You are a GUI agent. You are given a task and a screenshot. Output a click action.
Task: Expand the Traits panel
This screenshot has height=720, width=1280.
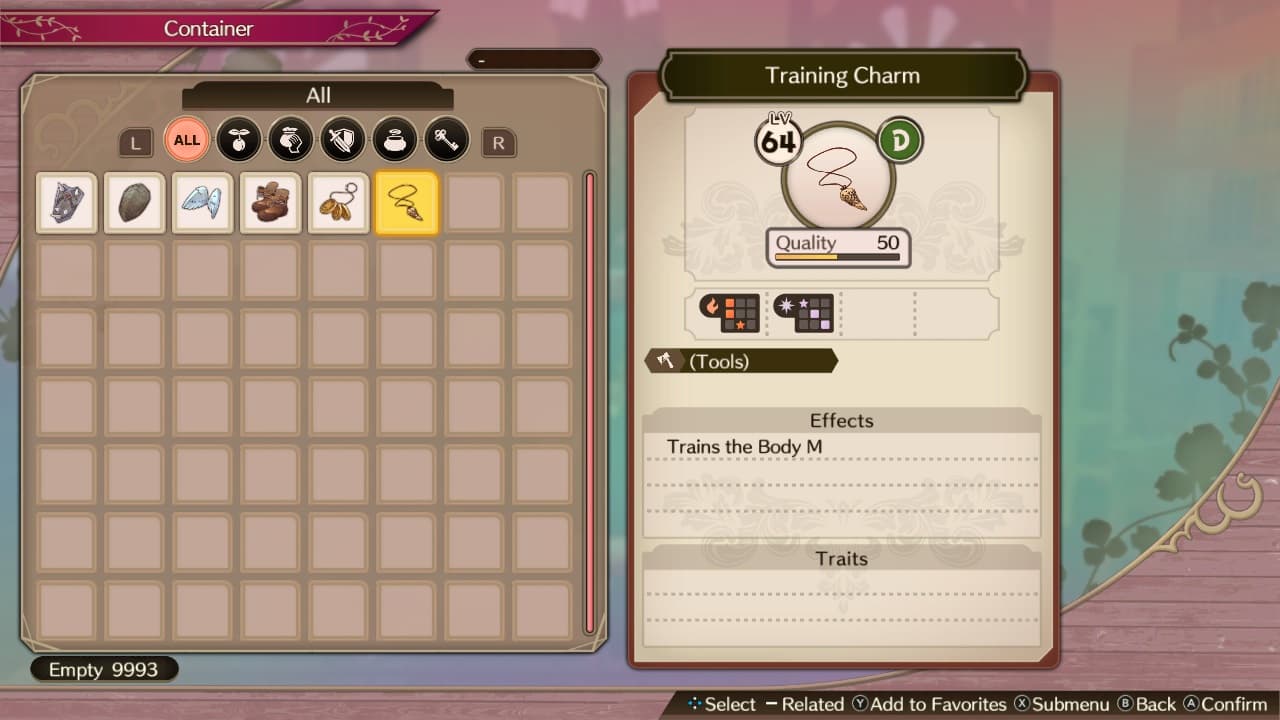pyautogui.click(x=841, y=558)
